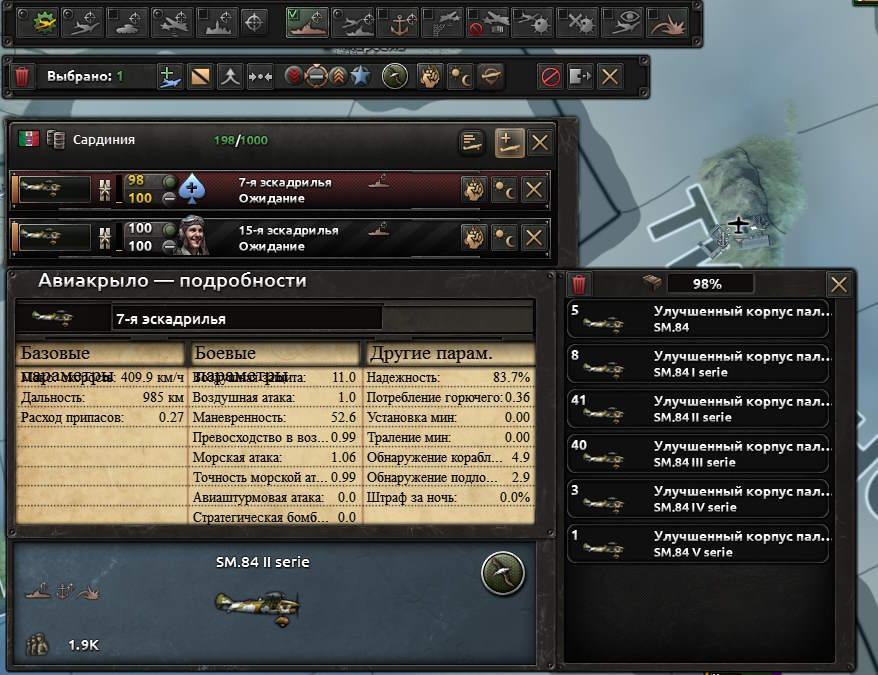Pick the SM.84 V serie equipment entry
This screenshot has width=878, height=675.
pos(698,544)
